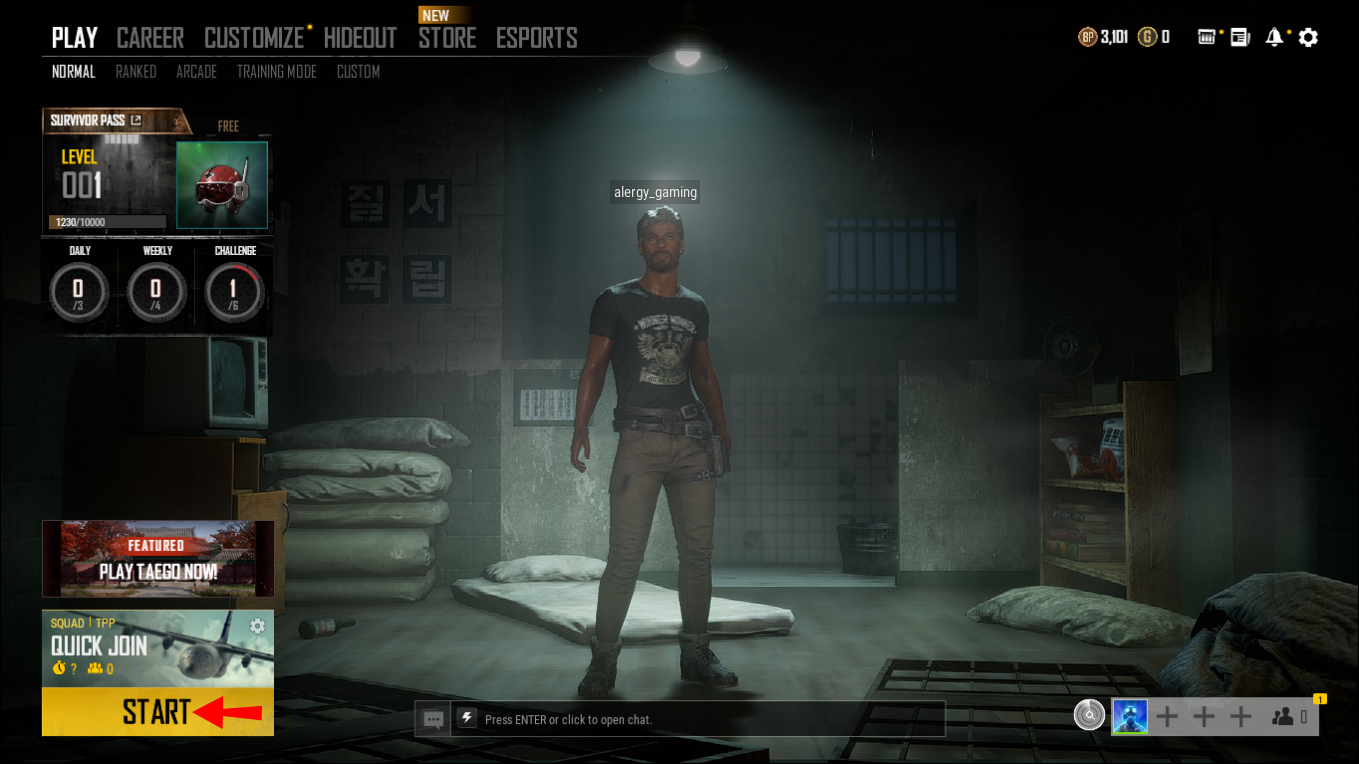Click the chat input box
Viewport: 1359px width, 764px height.
[x=700, y=719]
